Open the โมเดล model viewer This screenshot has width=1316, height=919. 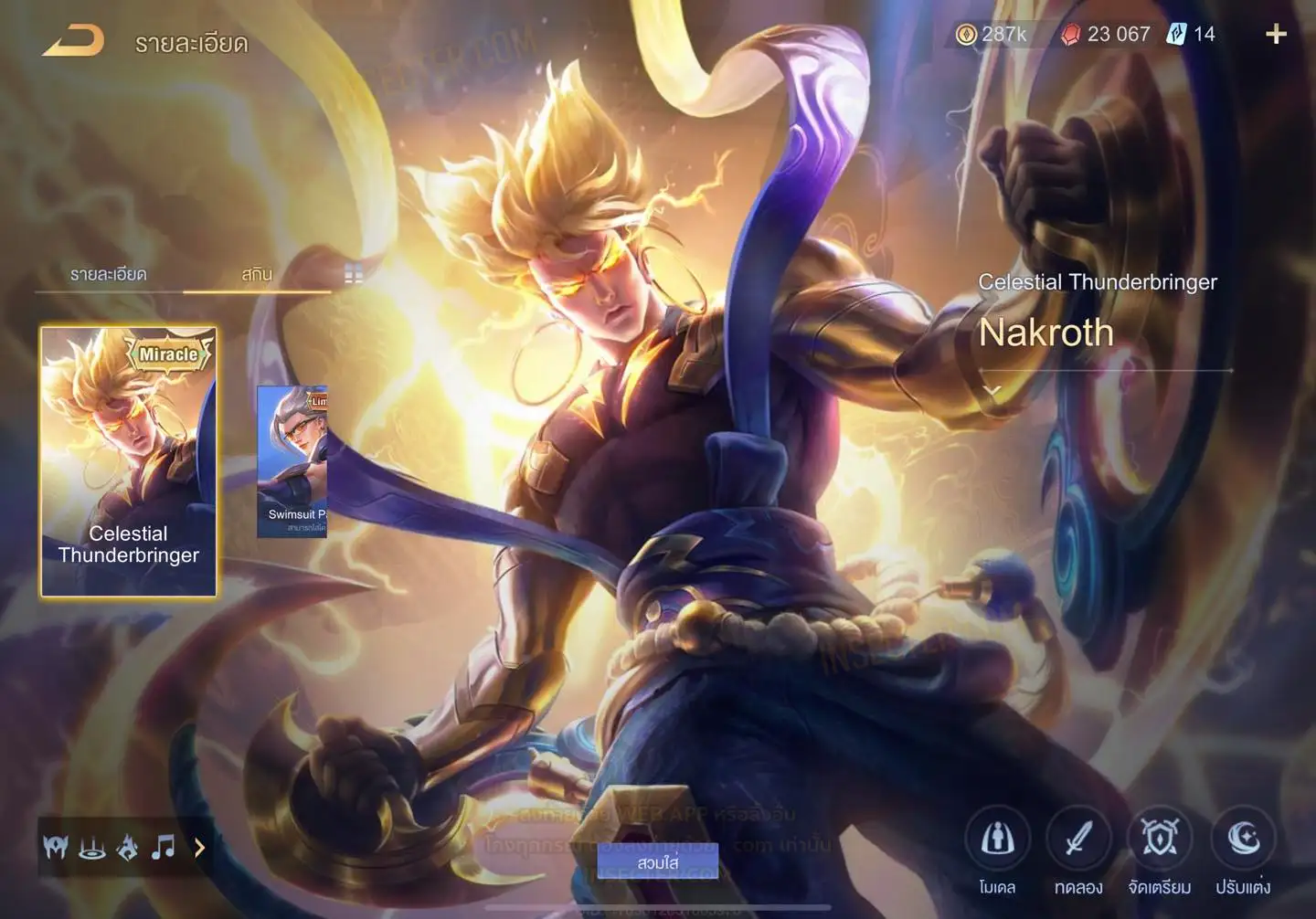click(x=997, y=839)
